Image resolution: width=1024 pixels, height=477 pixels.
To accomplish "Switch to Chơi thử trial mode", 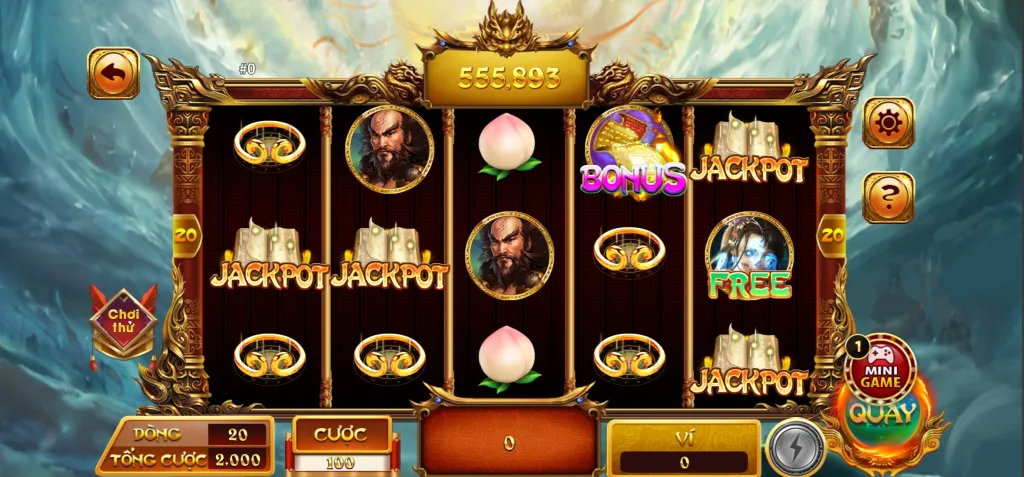I will tap(123, 322).
